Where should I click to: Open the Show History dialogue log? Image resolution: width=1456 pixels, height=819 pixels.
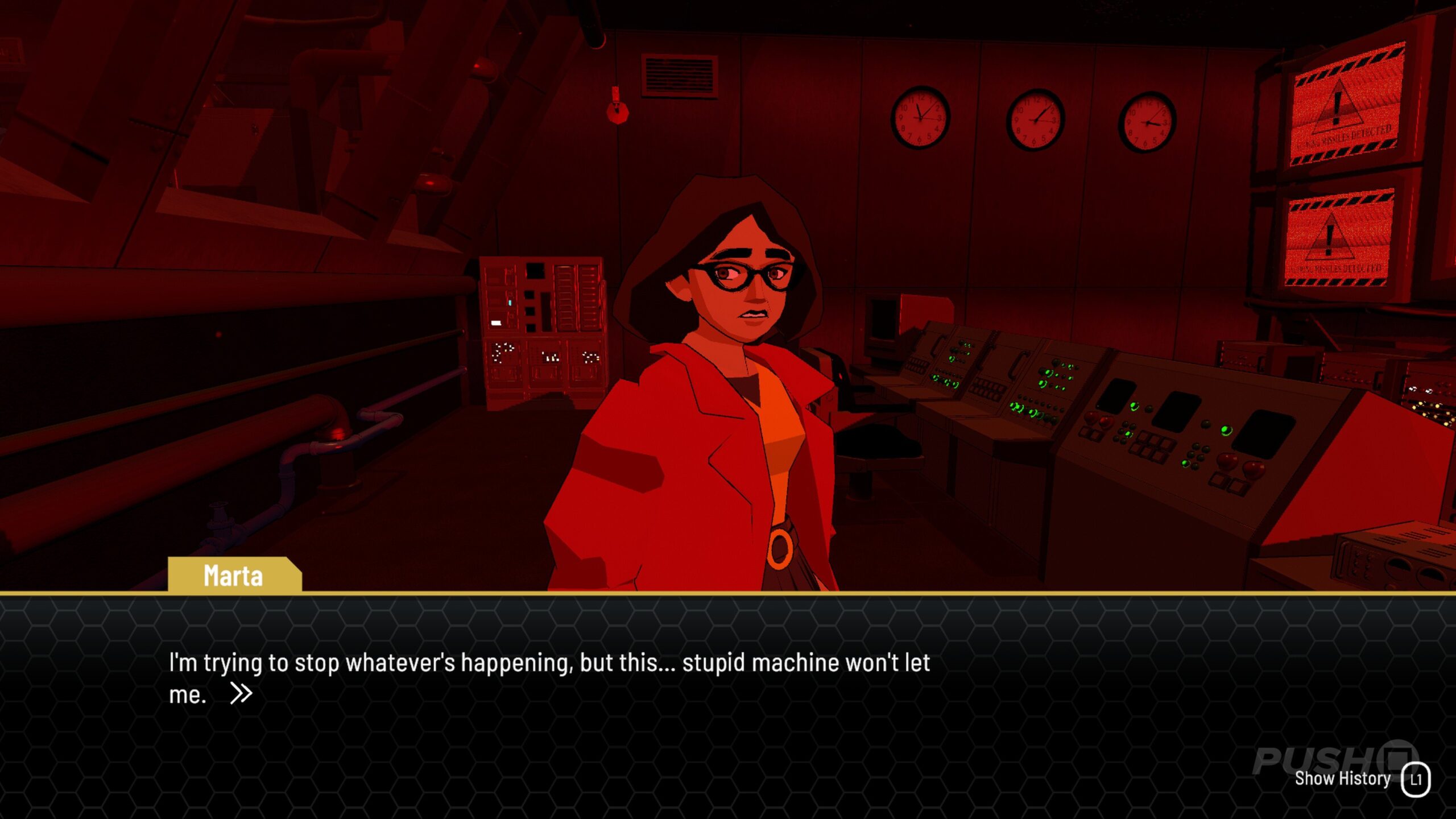[1361, 779]
